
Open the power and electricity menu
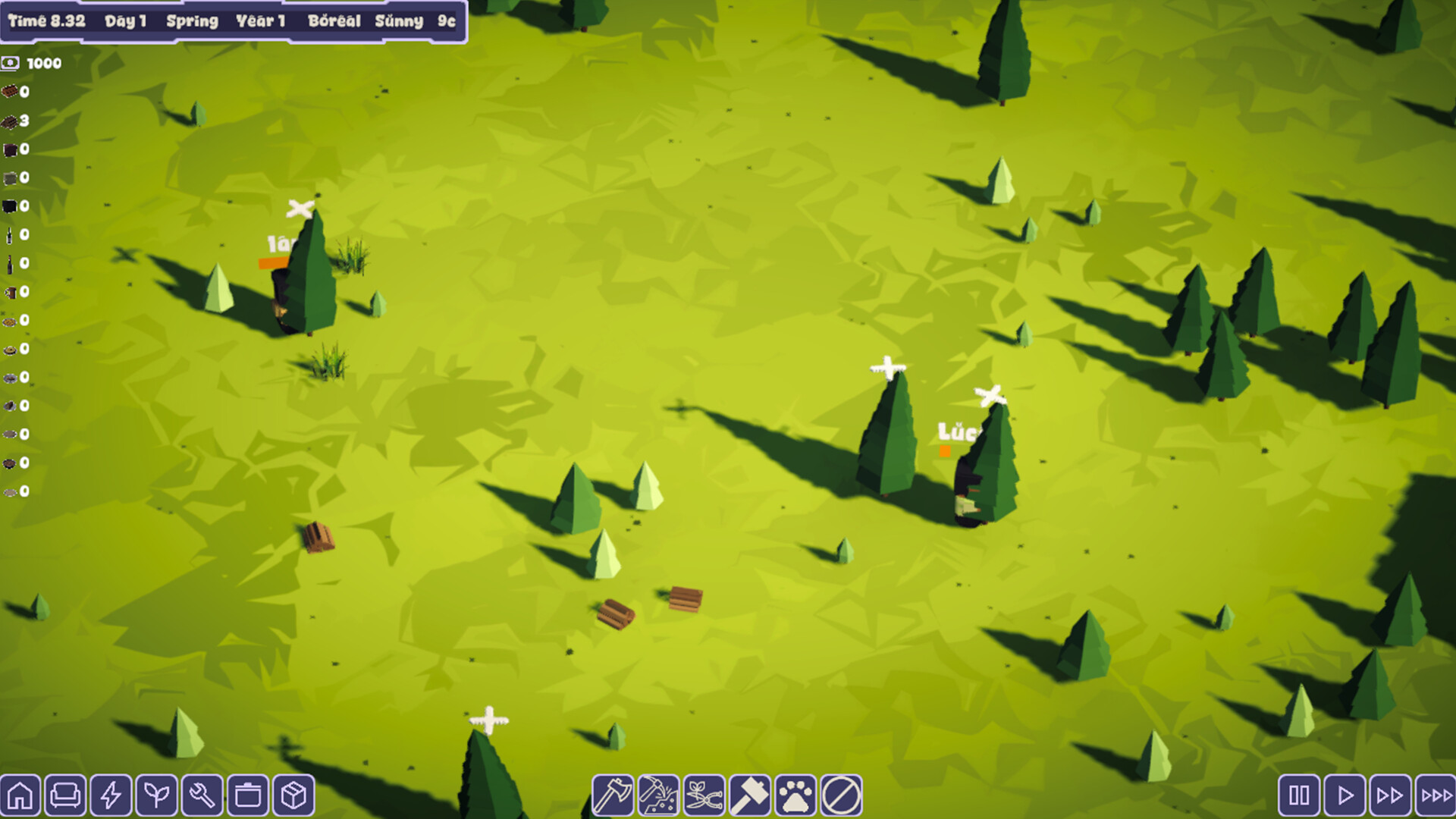[112, 795]
